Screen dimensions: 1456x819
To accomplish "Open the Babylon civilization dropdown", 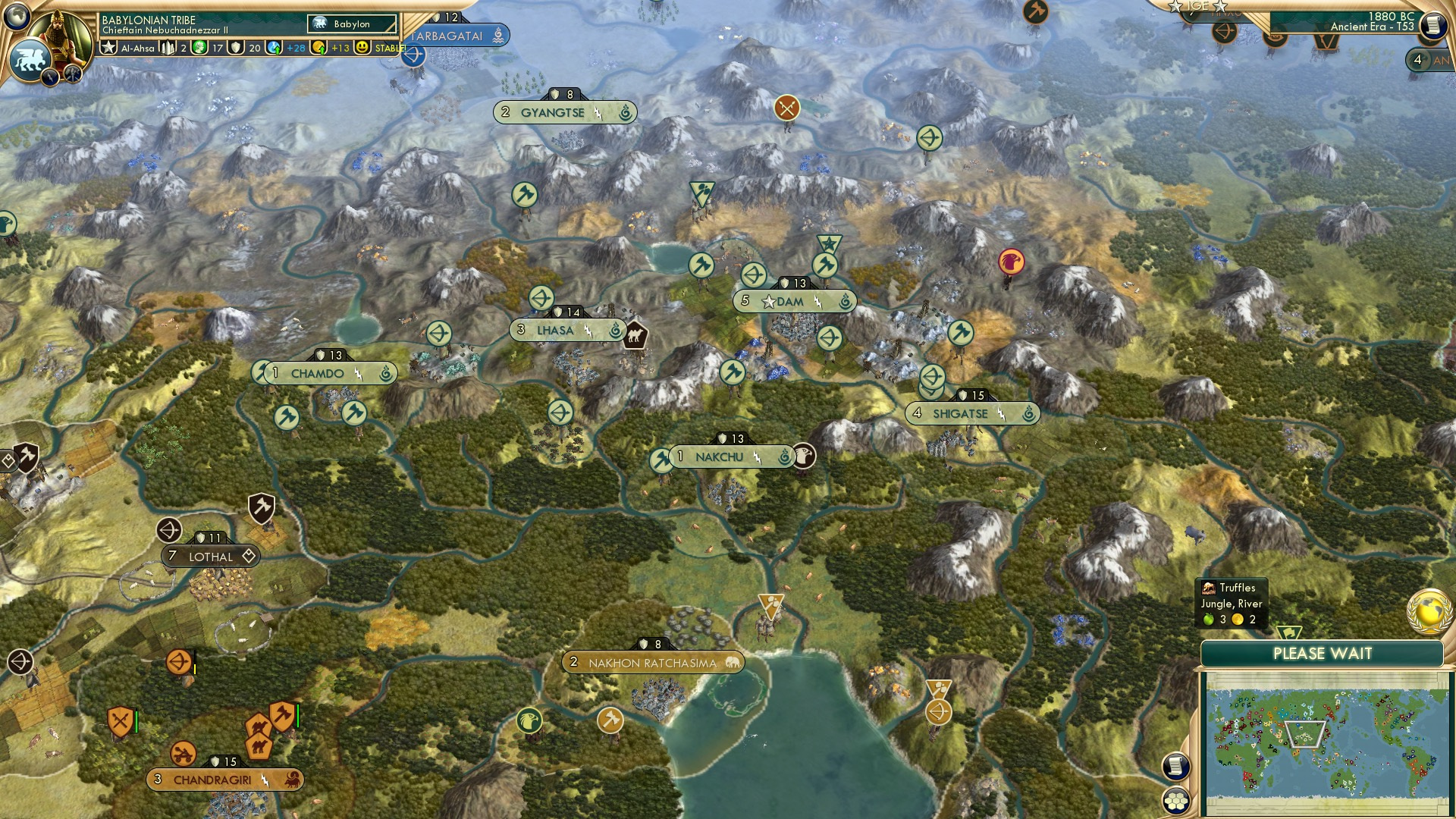I will pyautogui.click(x=351, y=24).
